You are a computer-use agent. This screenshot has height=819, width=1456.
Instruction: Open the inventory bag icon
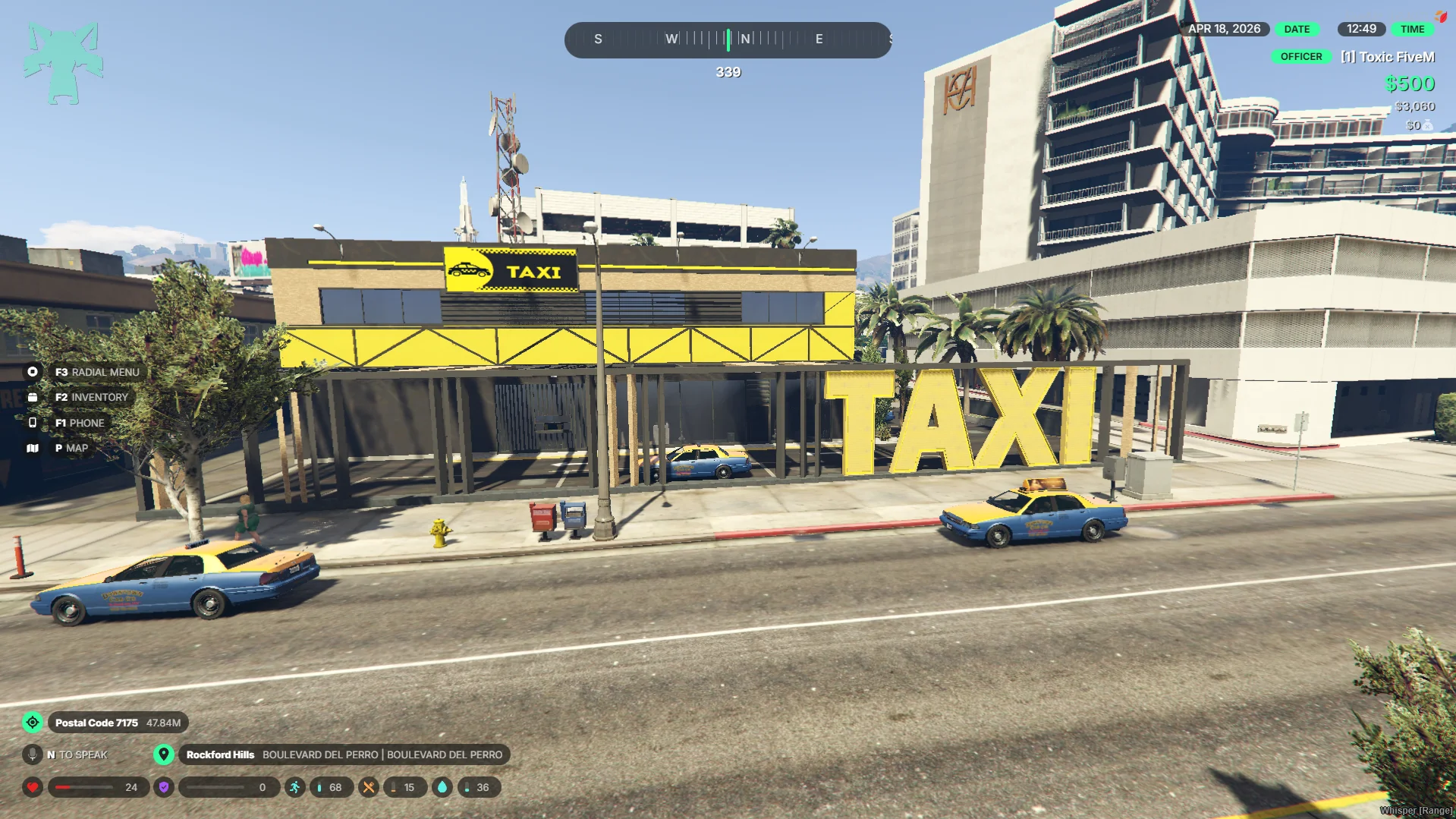click(33, 397)
